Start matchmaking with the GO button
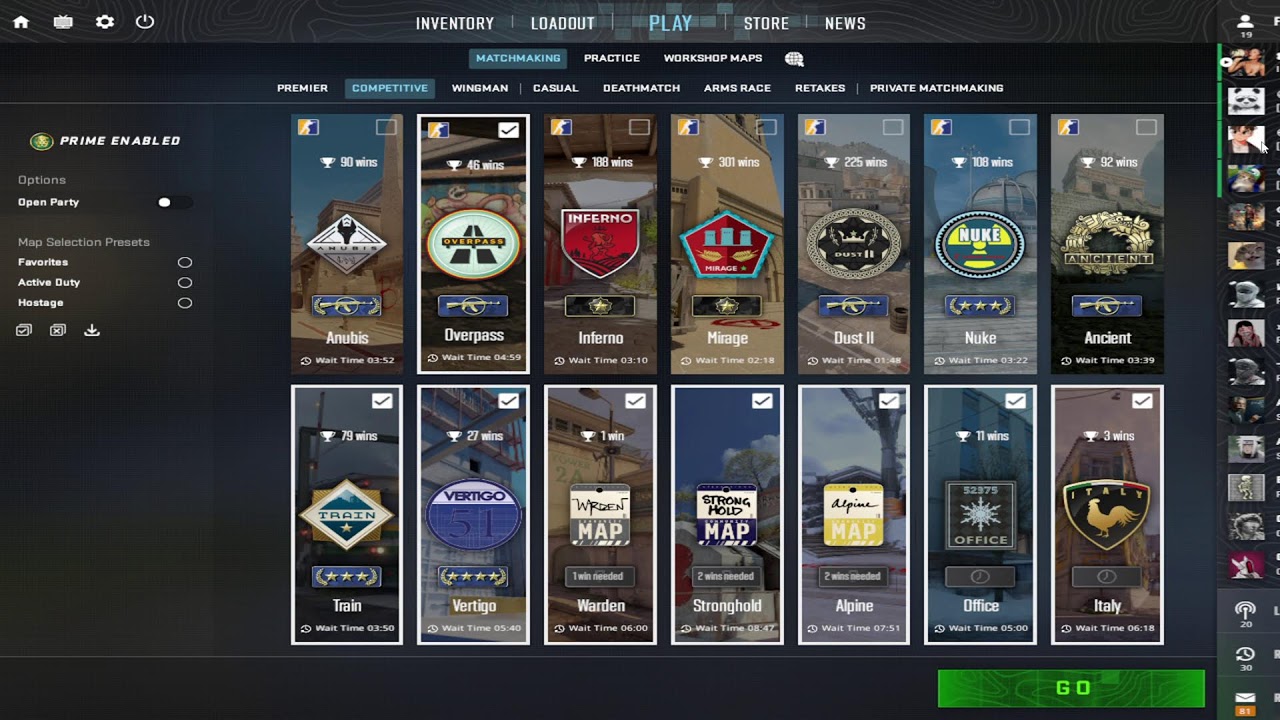Image resolution: width=1280 pixels, height=720 pixels. click(x=1071, y=688)
